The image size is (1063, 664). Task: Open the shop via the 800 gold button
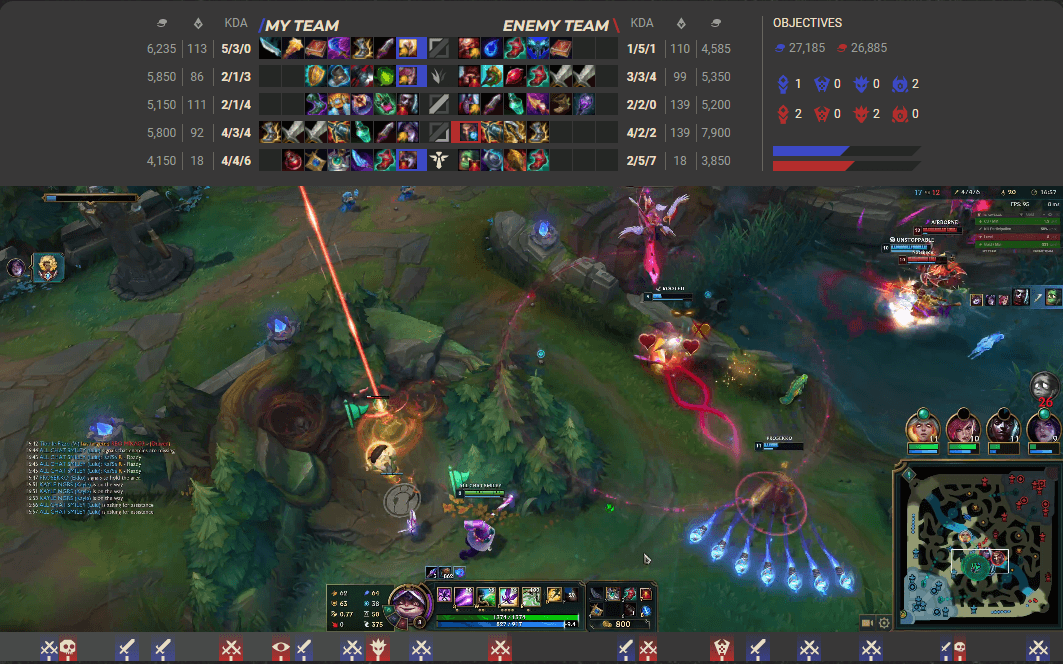(x=621, y=624)
